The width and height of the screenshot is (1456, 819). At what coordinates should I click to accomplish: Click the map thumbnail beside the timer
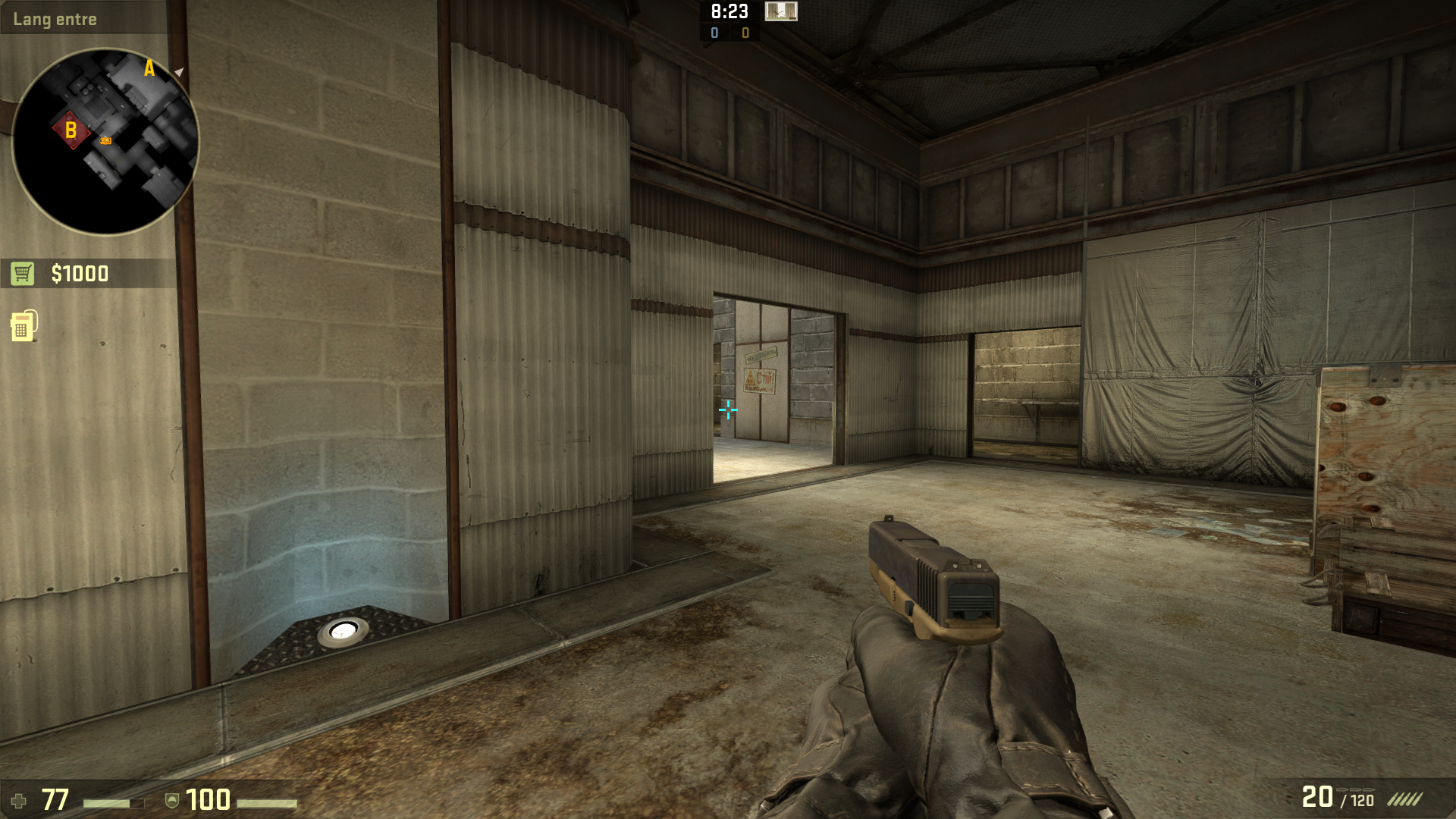[x=780, y=11]
